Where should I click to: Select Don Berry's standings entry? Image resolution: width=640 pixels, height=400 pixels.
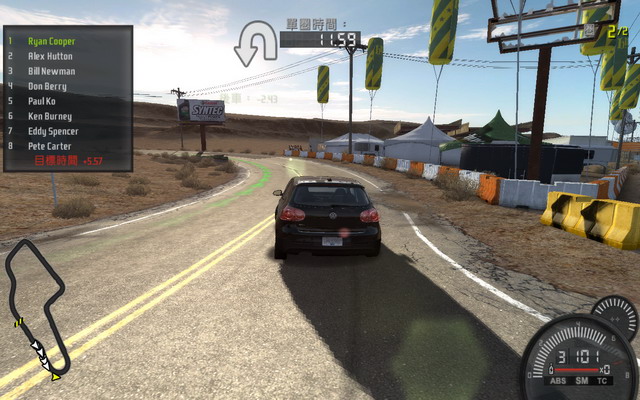pos(47,87)
